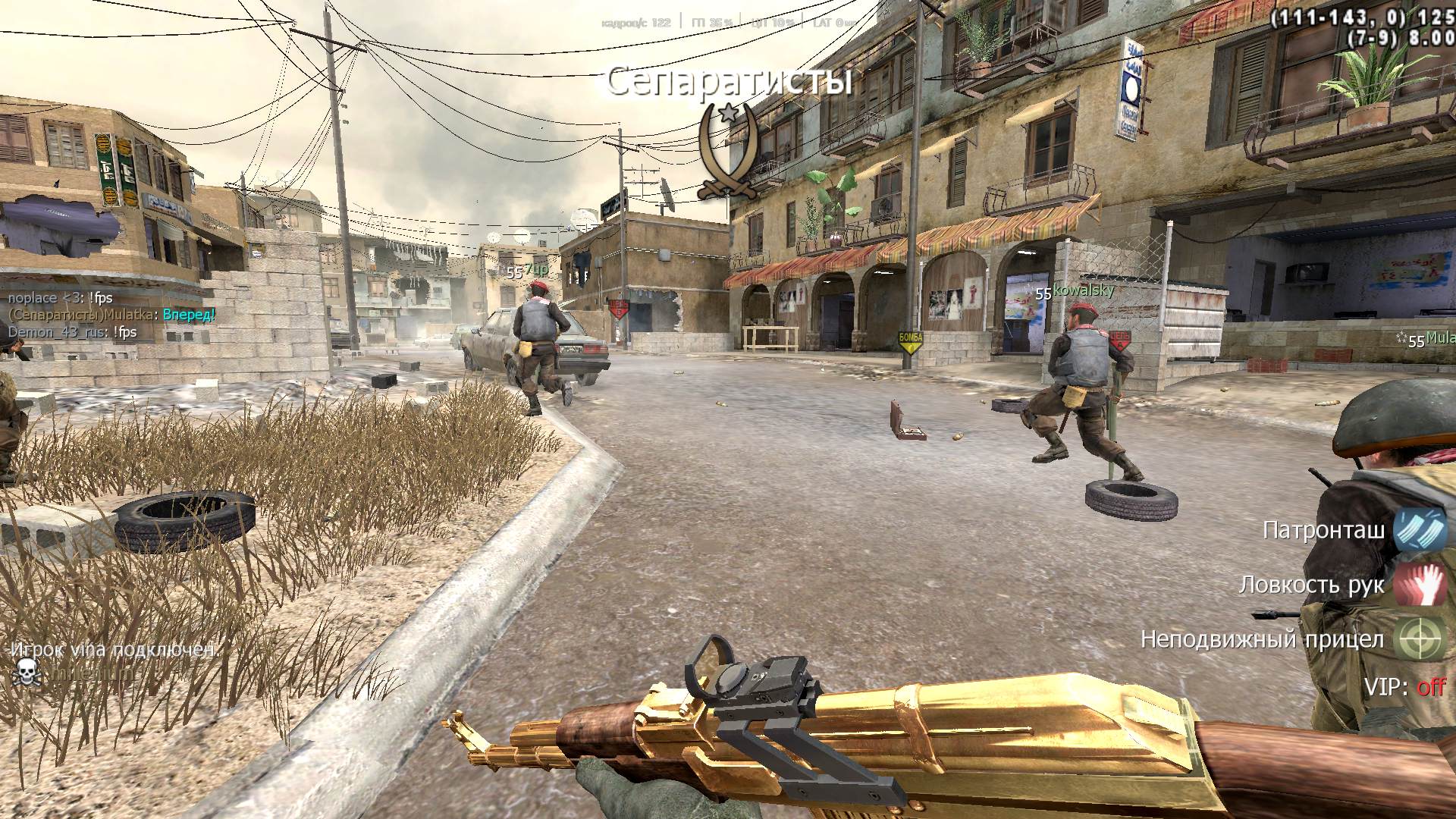Click the yellow БОМБА objective marker

[911, 342]
